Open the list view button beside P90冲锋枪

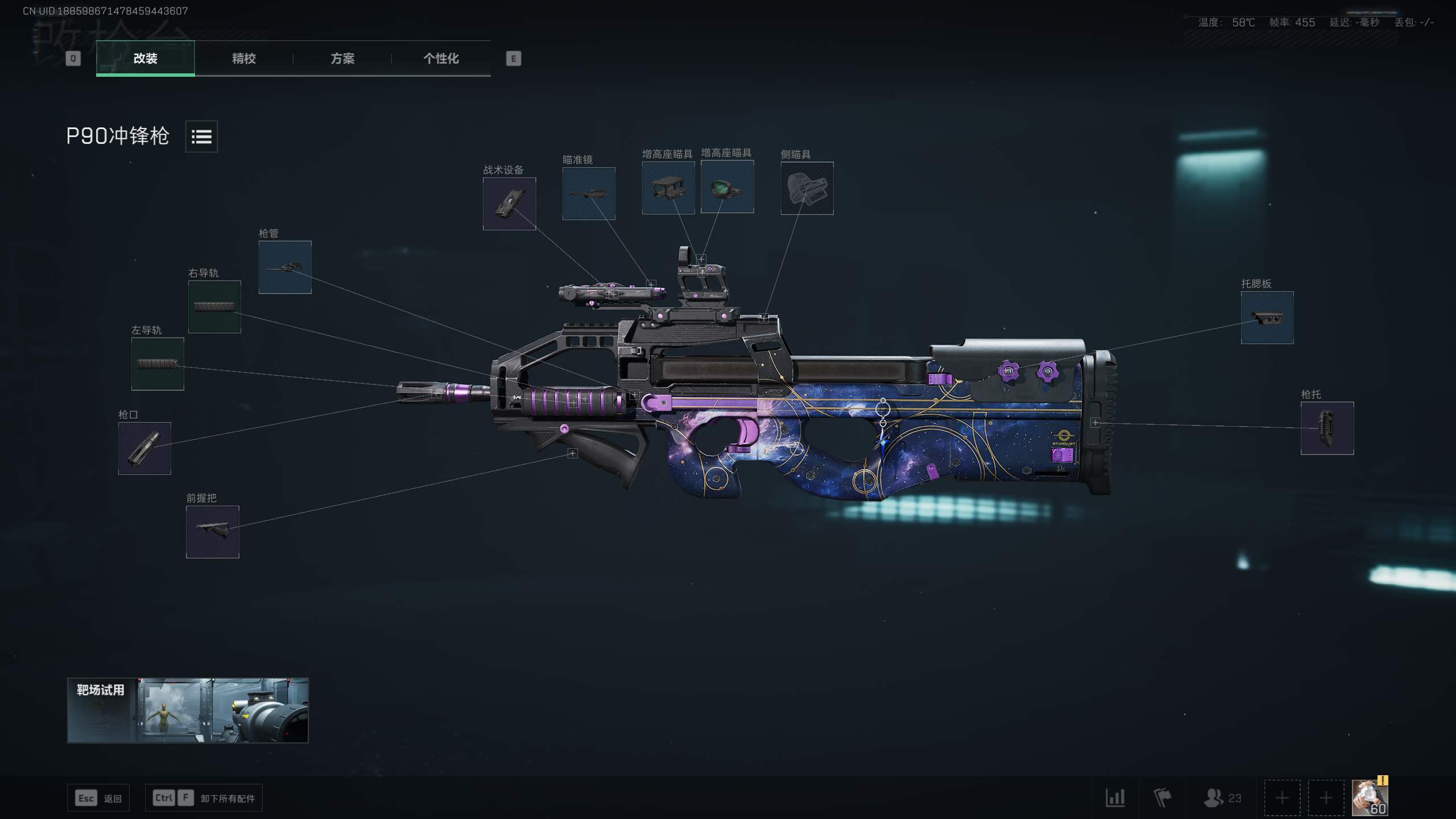tap(201, 136)
